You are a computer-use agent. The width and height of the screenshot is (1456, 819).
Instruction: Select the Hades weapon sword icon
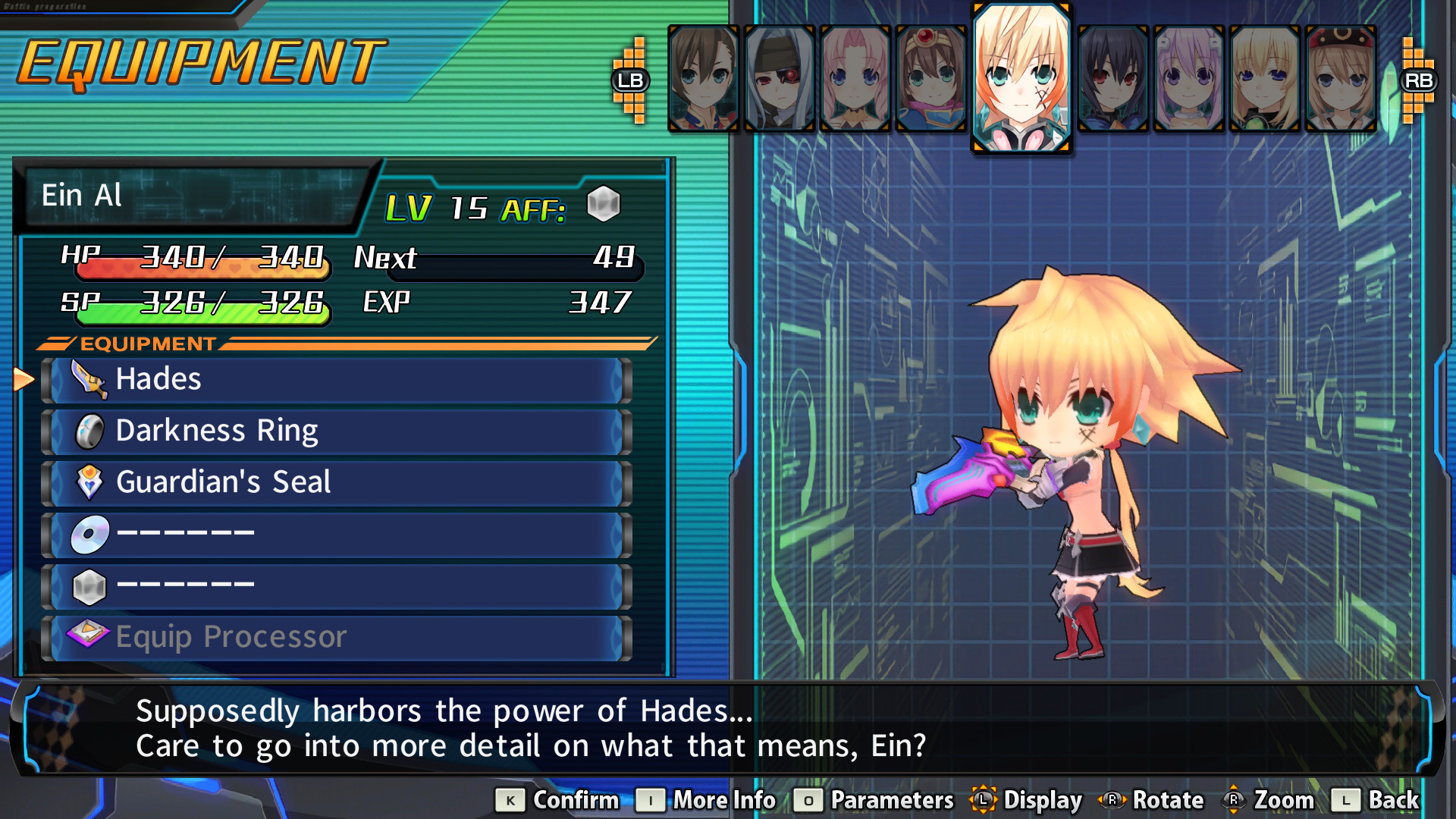coord(89,378)
